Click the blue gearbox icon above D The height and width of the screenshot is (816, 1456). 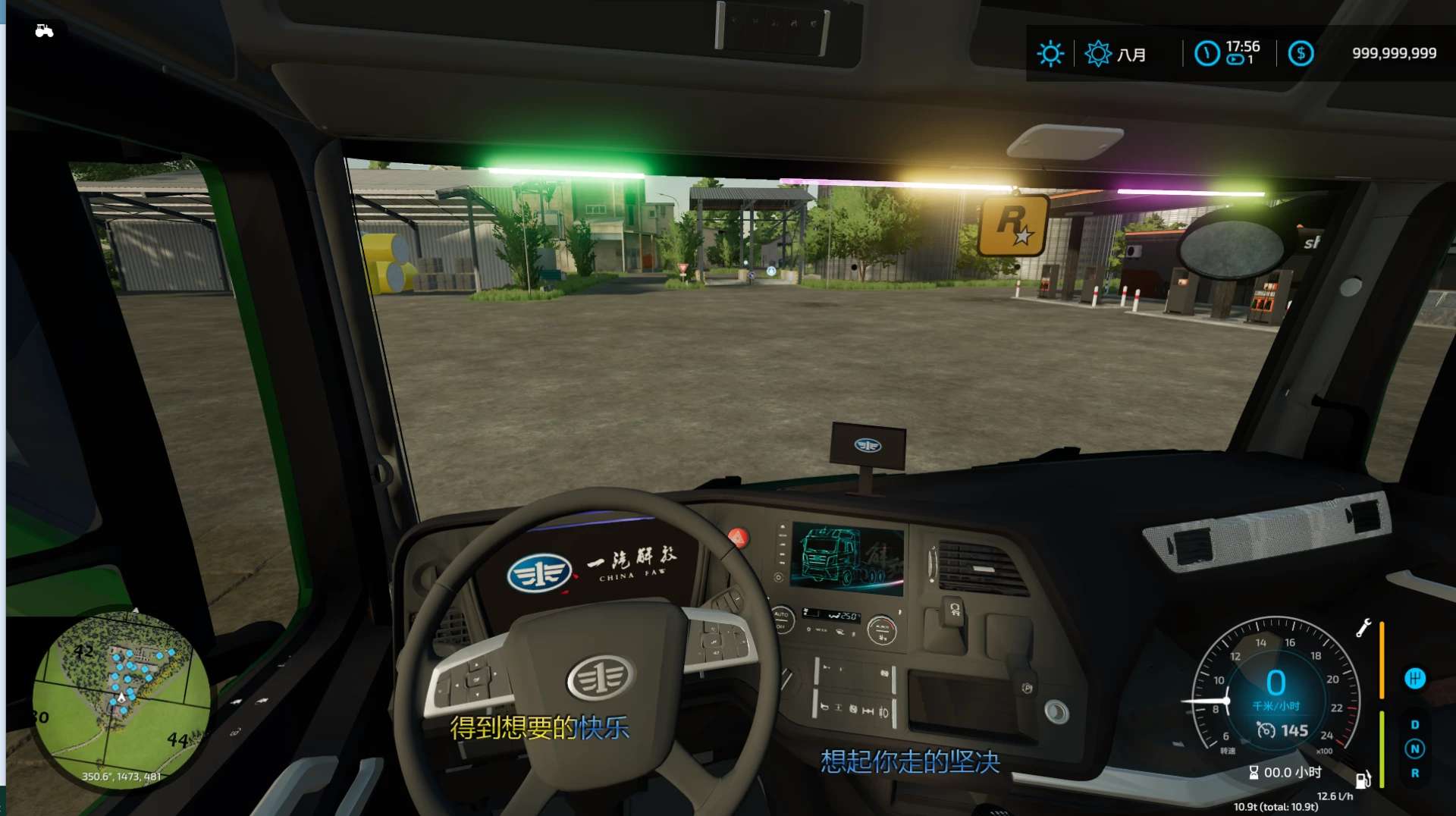1414,678
